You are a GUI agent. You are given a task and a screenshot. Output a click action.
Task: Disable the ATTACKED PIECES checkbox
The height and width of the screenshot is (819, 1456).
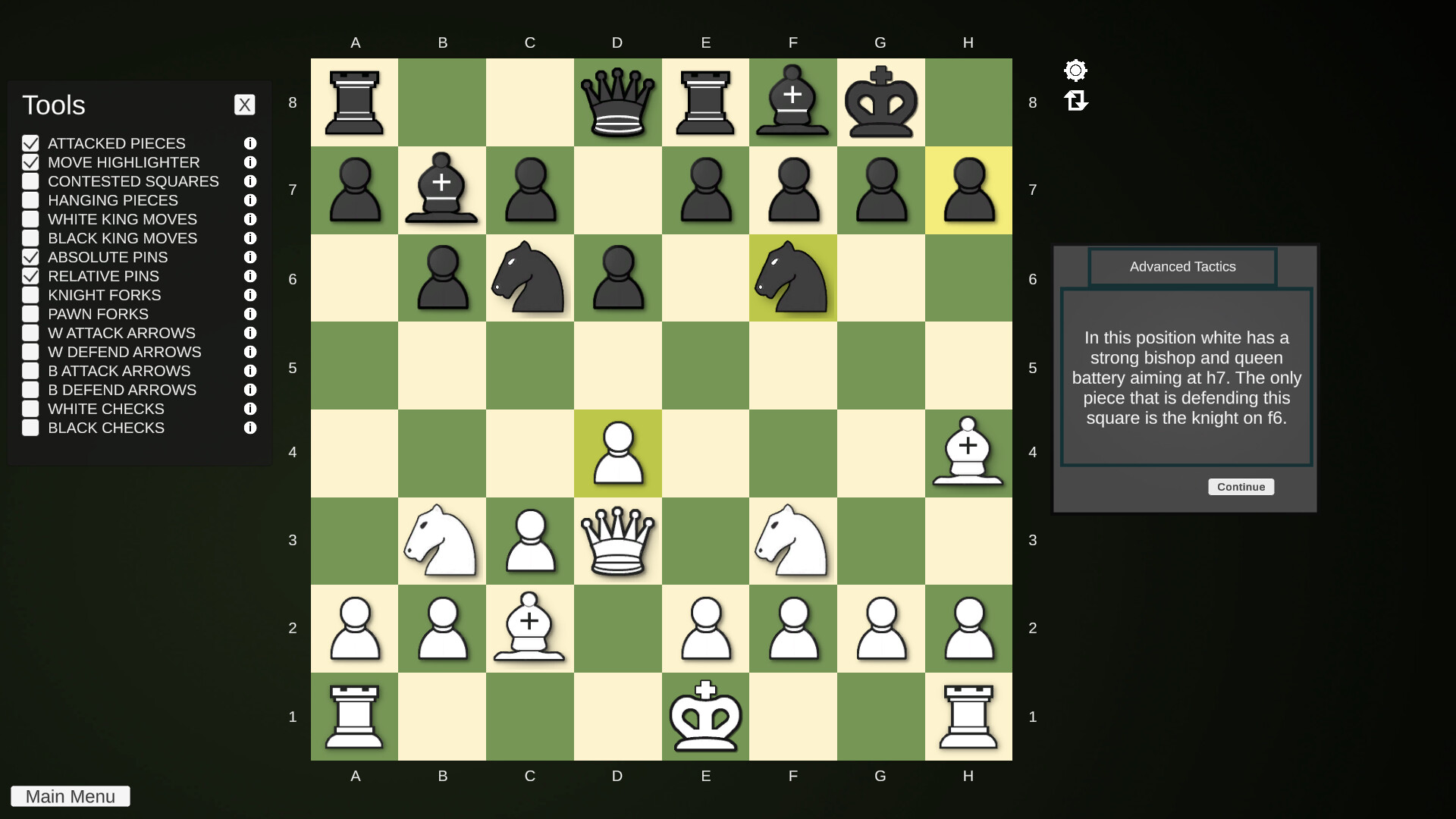click(x=30, y=143)
